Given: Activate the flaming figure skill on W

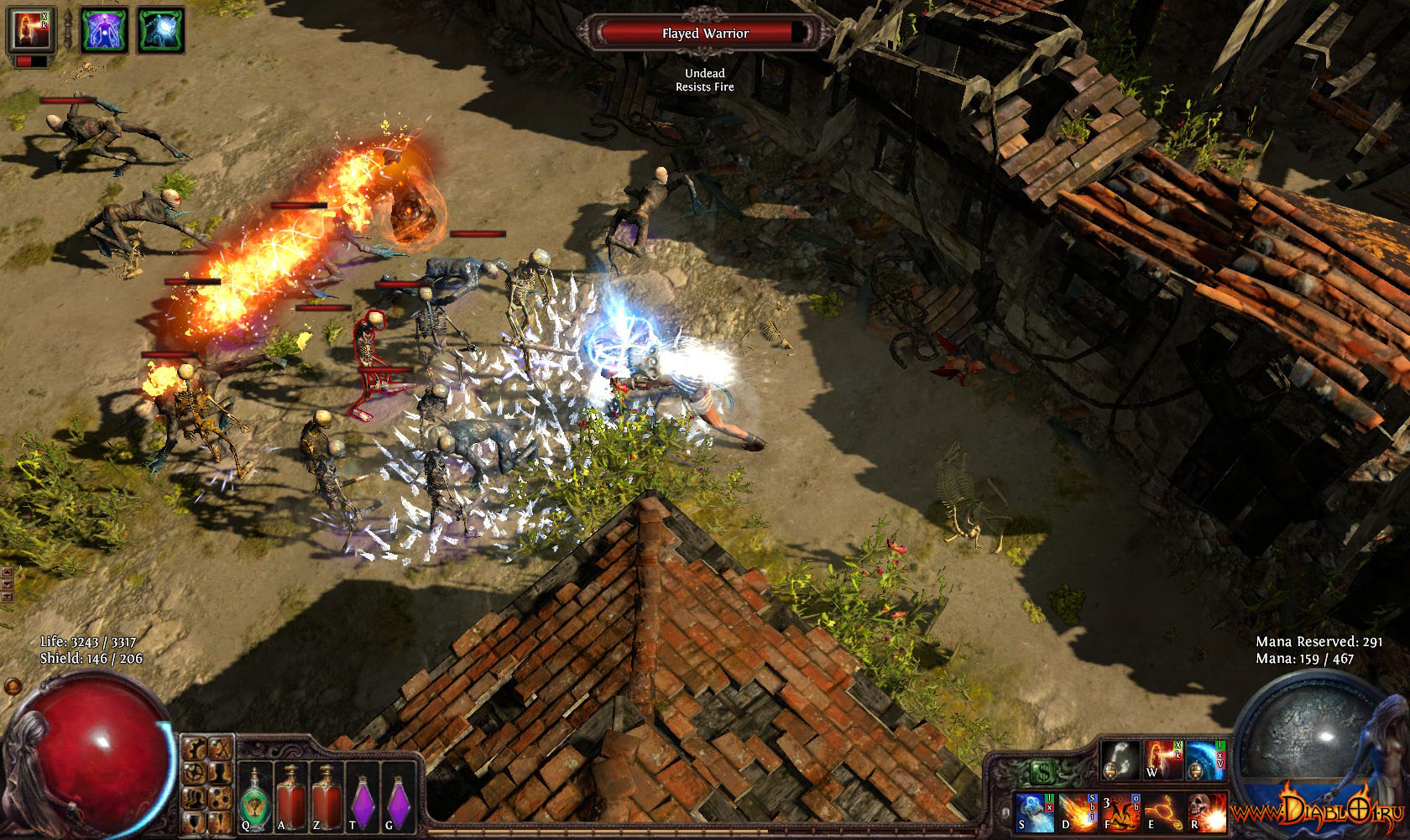Looking at the screenshot, I should 1162,759.
